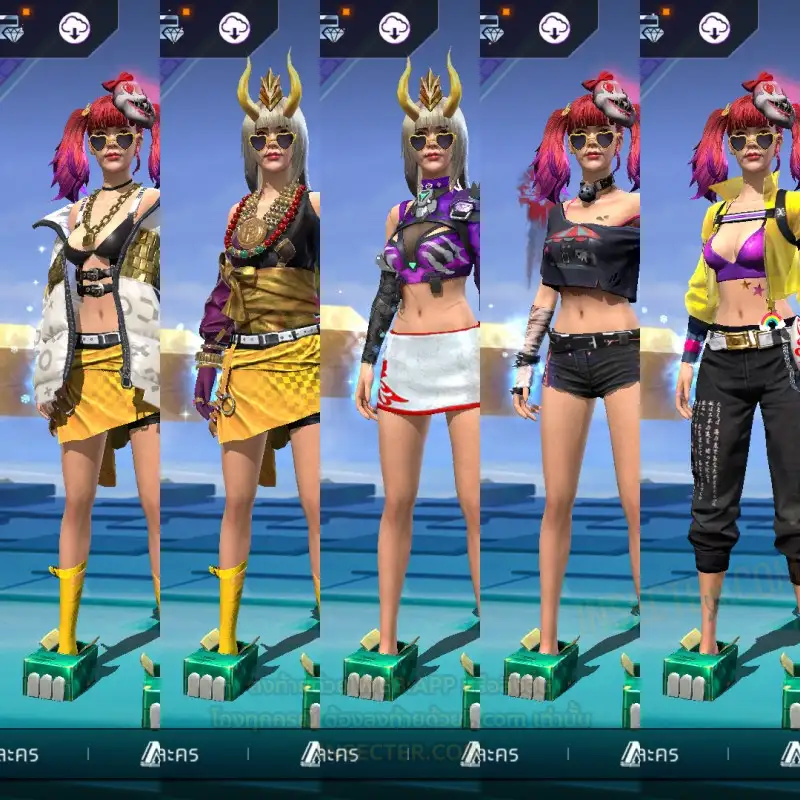The height and width of the screenshot is (800, 800).
Task: Open the ตัวละคร tab under the red bead necklace character
Action: (180, 754)
